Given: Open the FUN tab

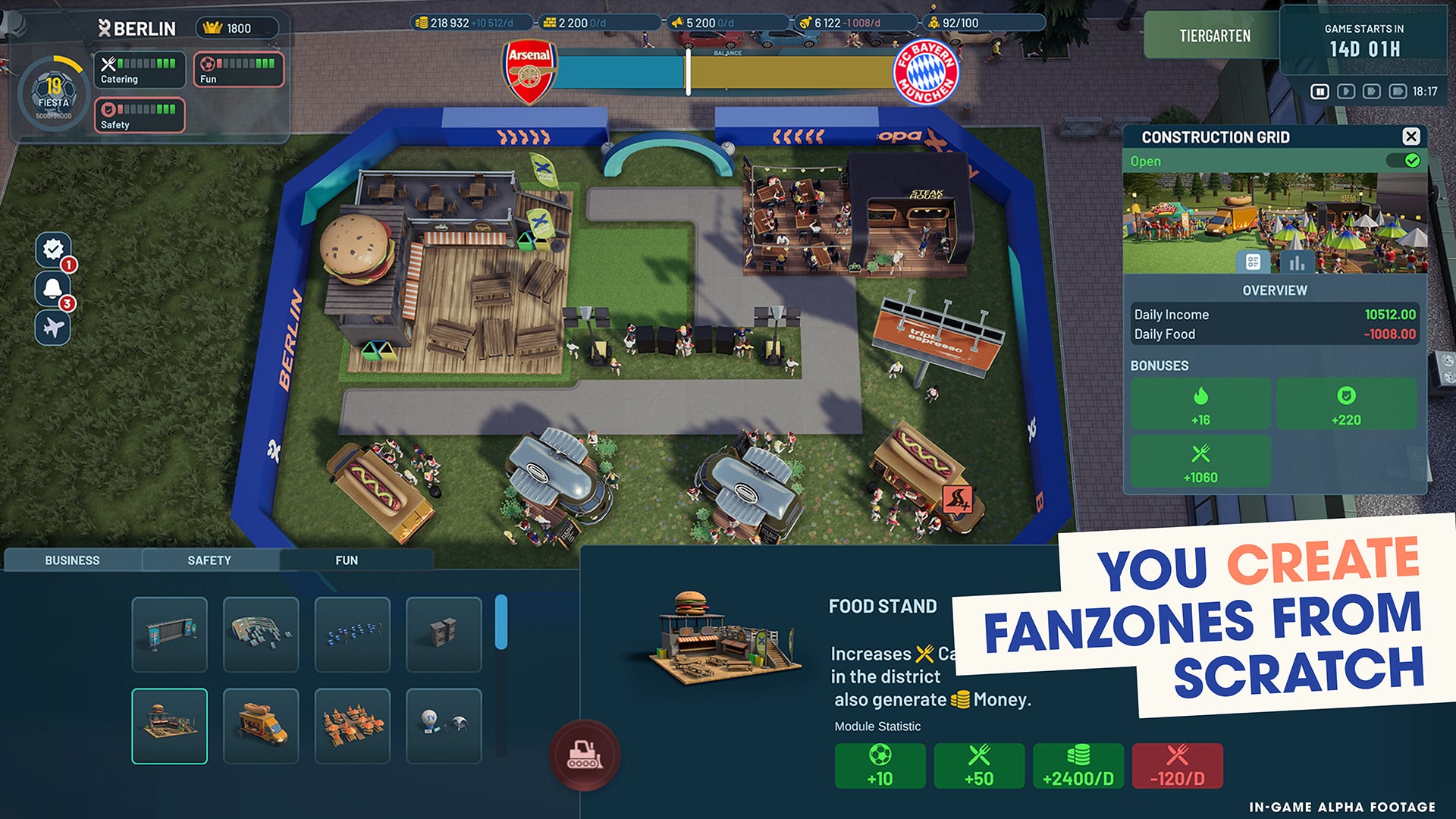Looking at the screenshot, I should click(x=347, y=560).
